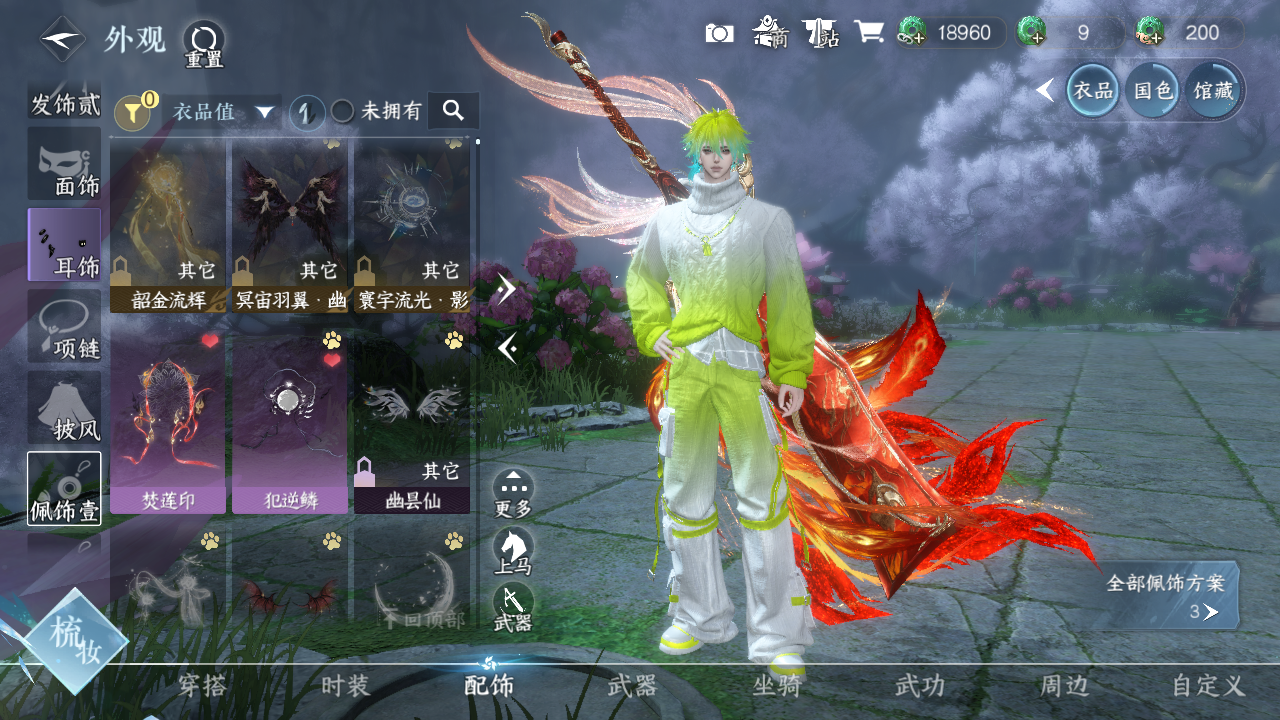Select the 耳饰 category
This screenshot has height=720, width=1280.
64,245
